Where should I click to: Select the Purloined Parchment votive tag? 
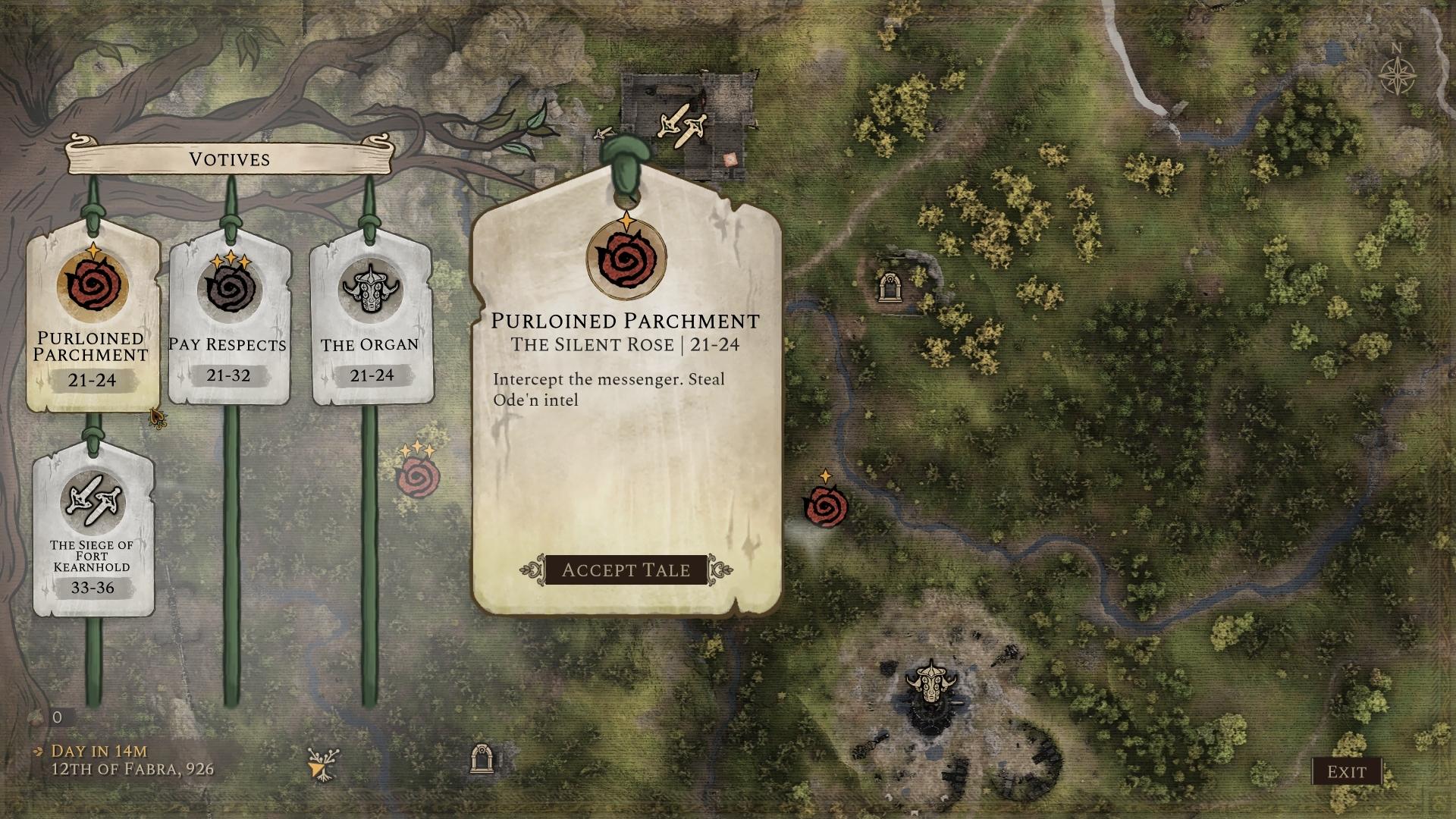click(93, 318)
